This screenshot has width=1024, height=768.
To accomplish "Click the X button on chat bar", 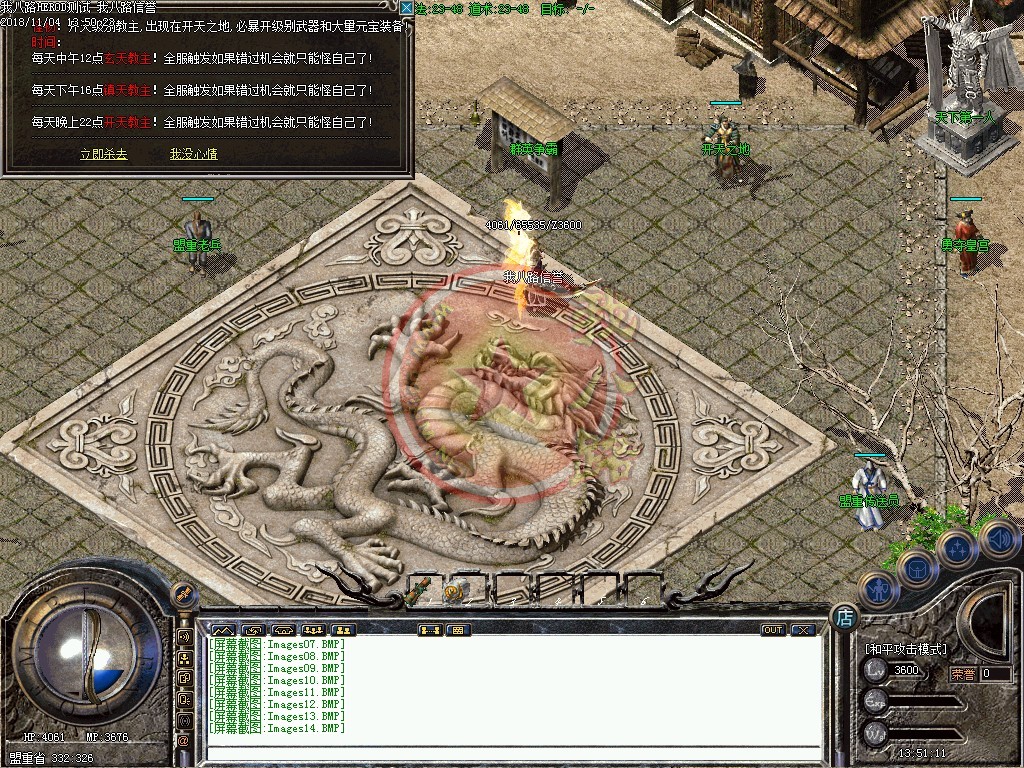I will point(802,630).
